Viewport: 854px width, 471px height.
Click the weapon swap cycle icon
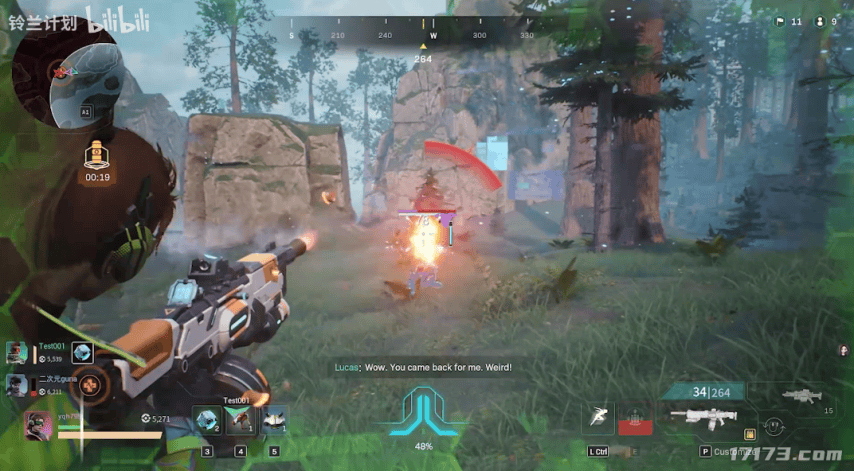click(773, 426)
